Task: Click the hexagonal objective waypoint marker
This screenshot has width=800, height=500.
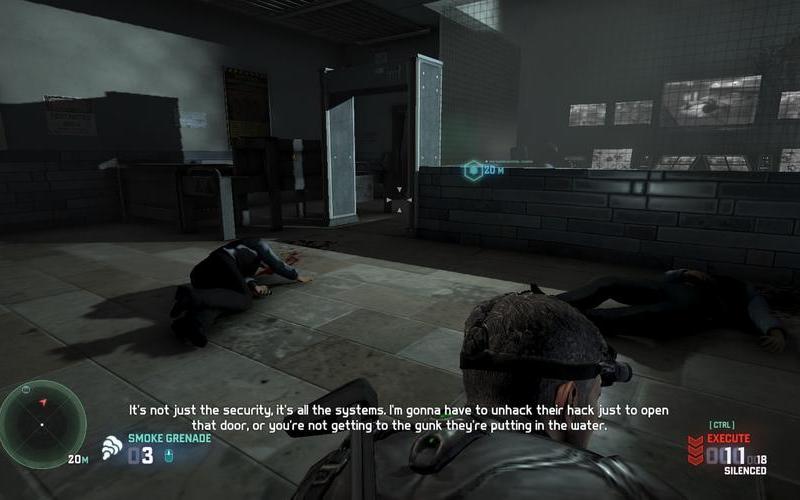Action: coord(472,171)
